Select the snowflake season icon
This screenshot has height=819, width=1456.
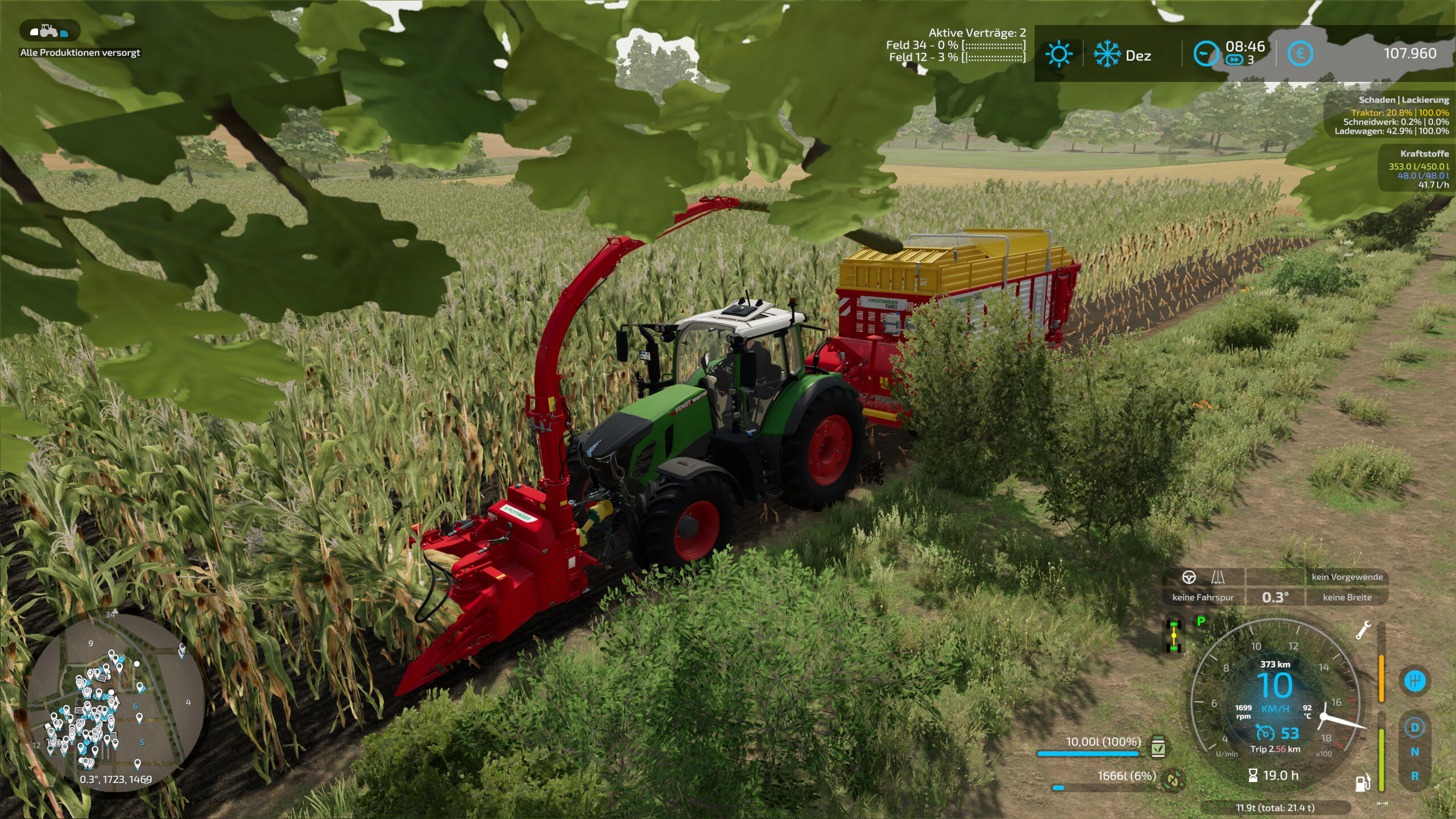(1107, 55)
